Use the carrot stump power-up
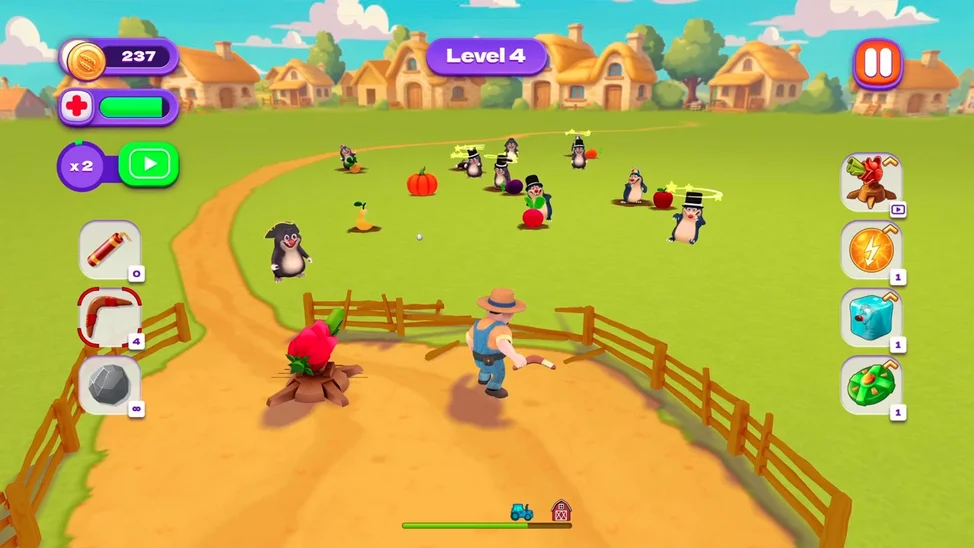This screenshot has width=974, height=548. [x=870, y=183]
